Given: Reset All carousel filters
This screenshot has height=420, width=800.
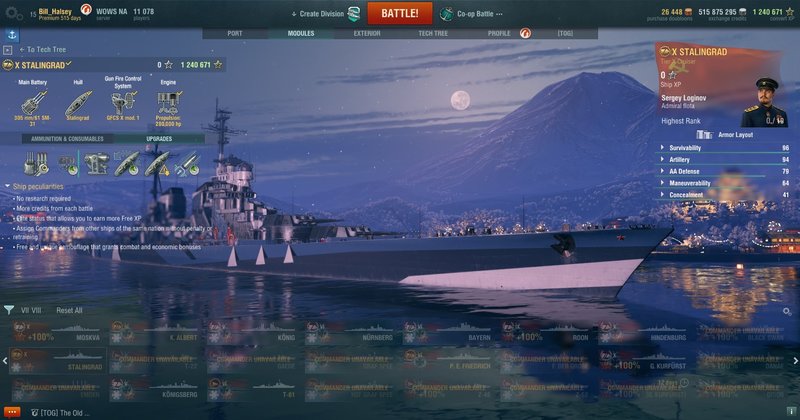Looking at the screenshot, I should (69, 310).
